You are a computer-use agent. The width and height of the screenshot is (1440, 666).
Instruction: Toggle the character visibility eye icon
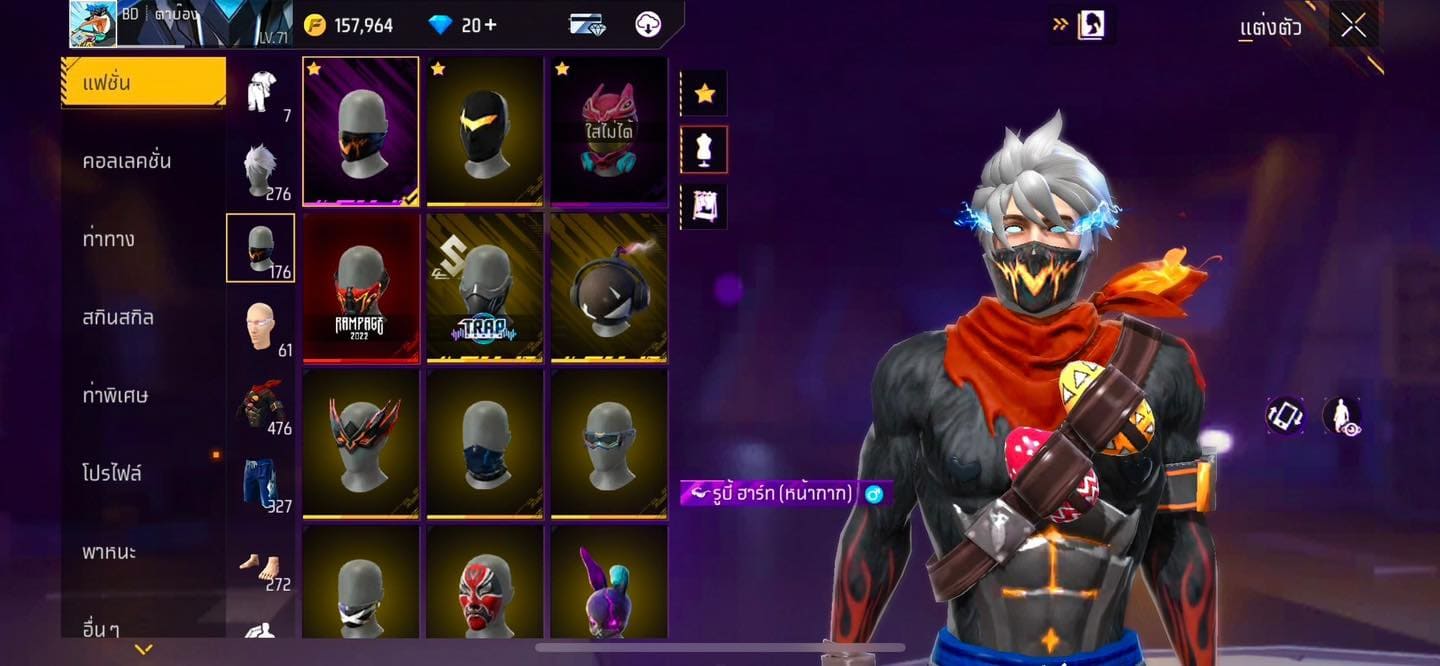1342,416
